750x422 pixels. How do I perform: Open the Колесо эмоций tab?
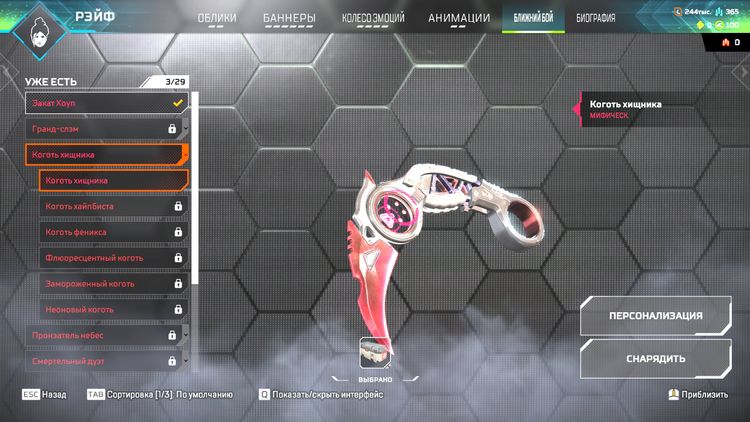[x=371, y=18]
